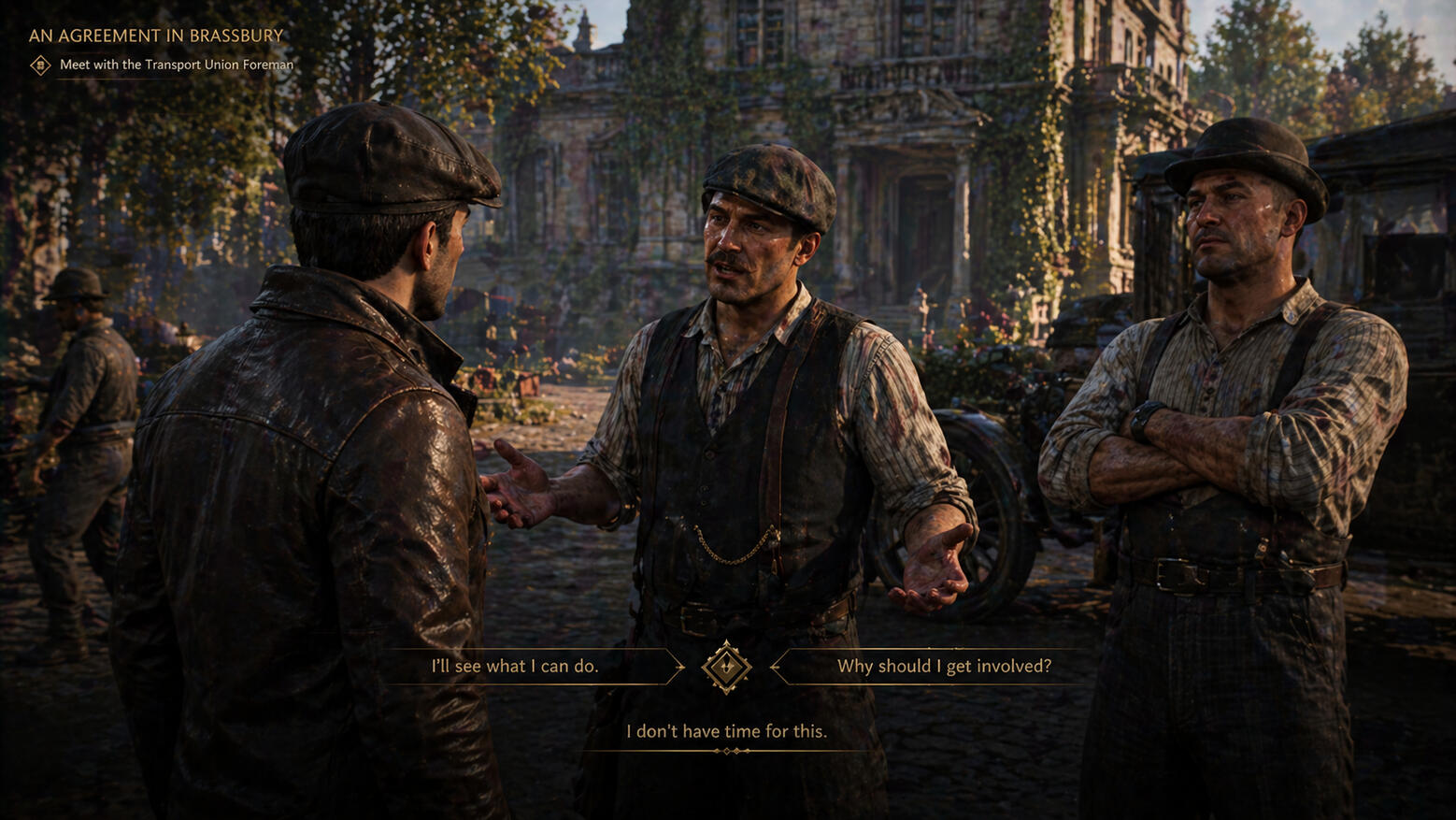Pick "I don't have time for this."
The height and width of the screenshot is (820, 1456).
726,731
